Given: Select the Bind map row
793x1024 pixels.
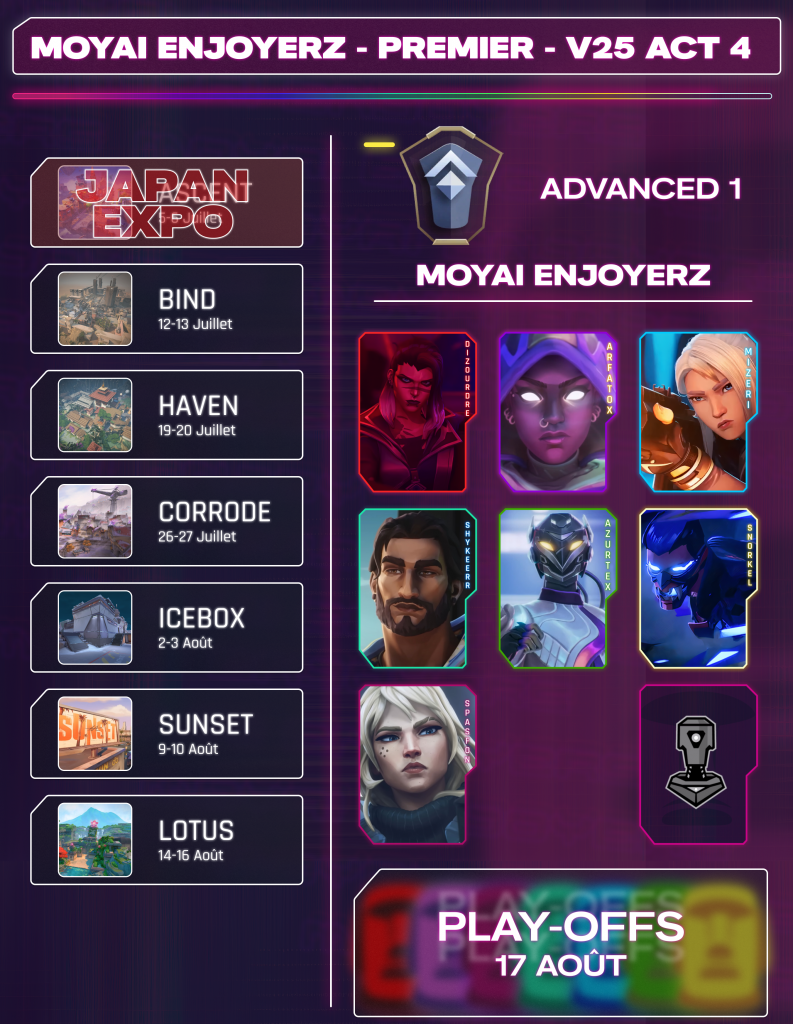Looking at the screenshot, I should click(x=167, y=309).
